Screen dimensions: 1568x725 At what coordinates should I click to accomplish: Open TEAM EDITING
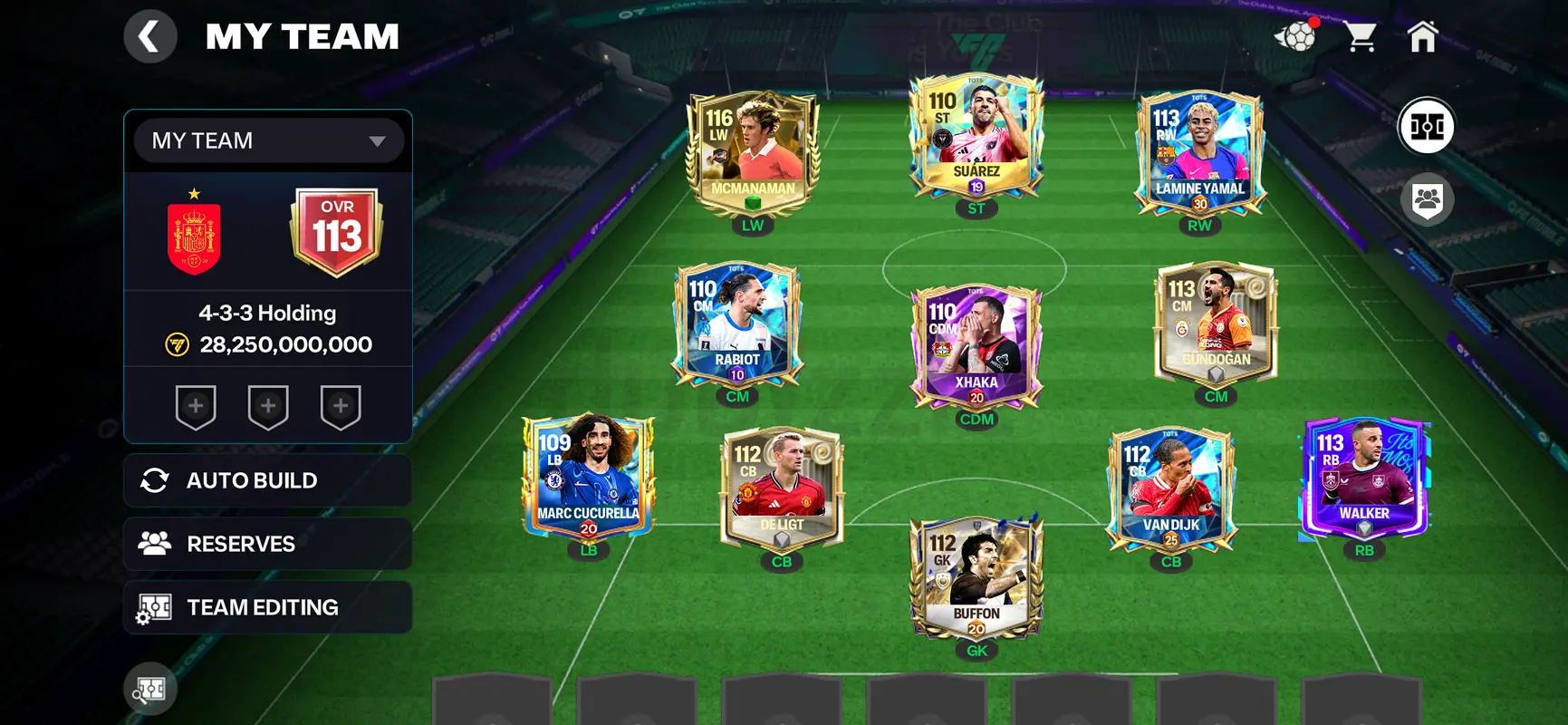point(268,607)
